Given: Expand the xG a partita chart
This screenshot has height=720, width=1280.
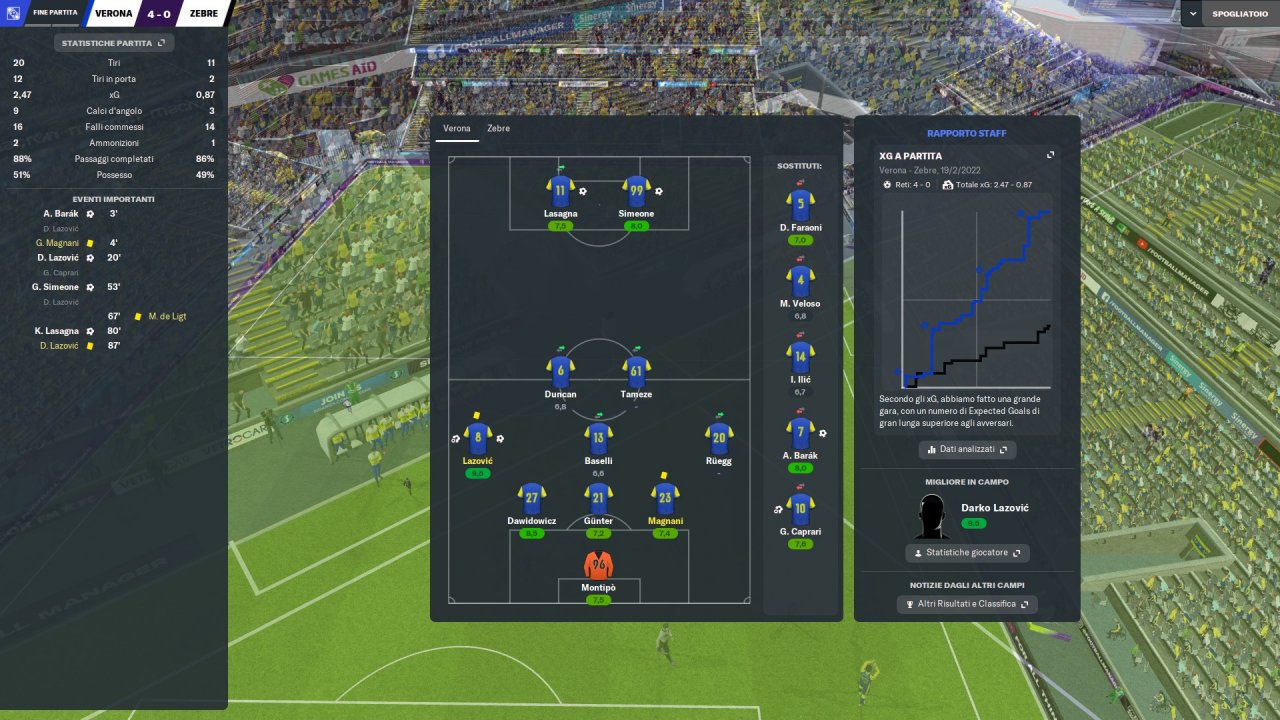Looking at the screenshot, I should (x=1051, y=155).
